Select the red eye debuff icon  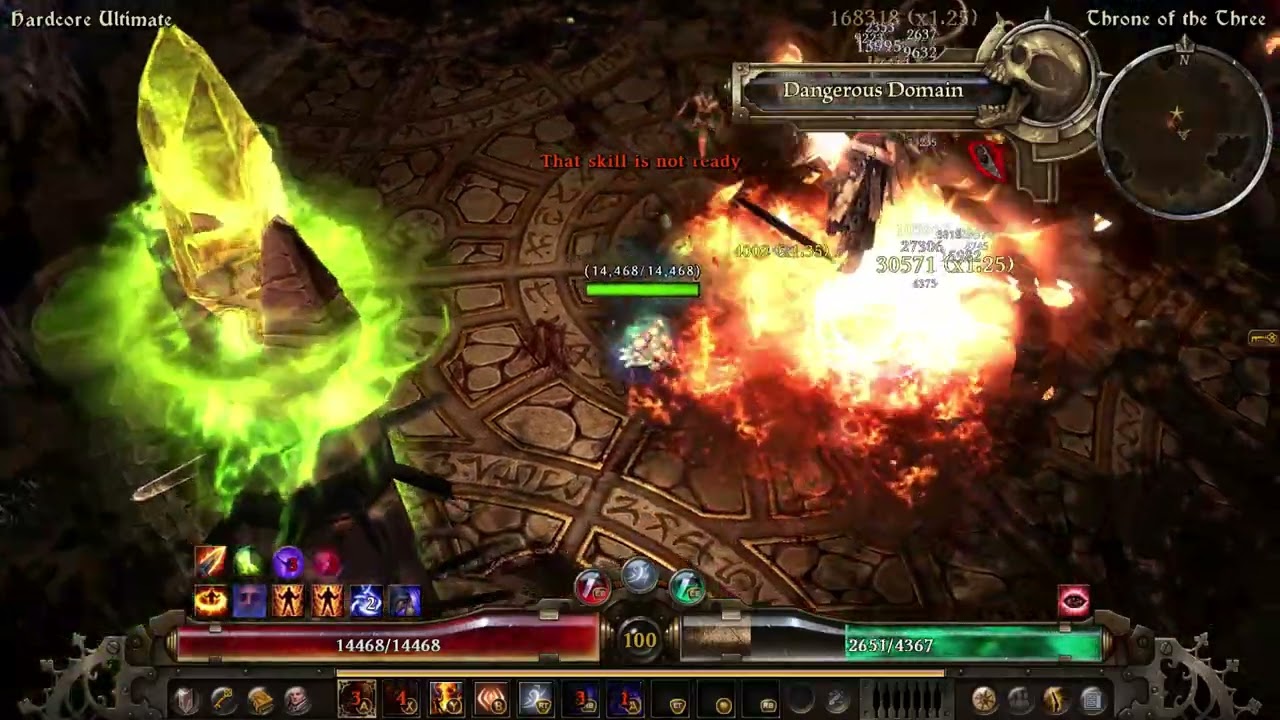coord(1074,600)
